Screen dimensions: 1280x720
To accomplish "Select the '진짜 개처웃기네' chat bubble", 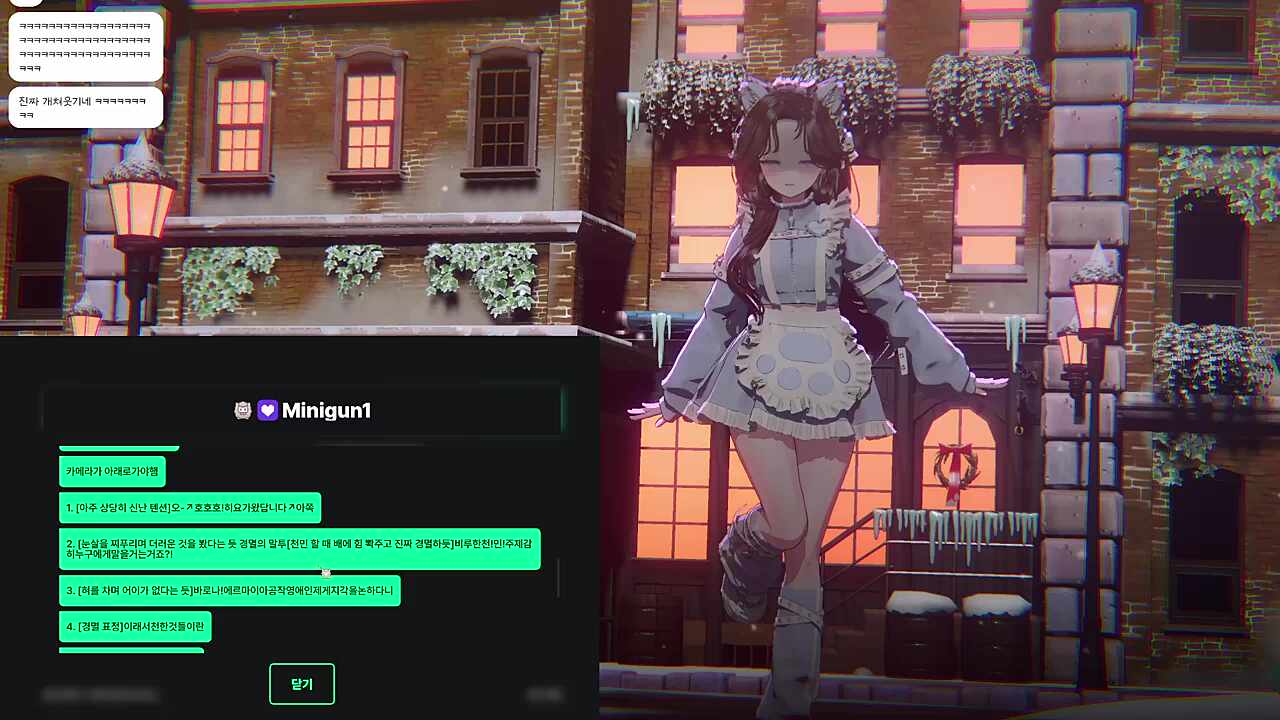I will tap(85, 107).
